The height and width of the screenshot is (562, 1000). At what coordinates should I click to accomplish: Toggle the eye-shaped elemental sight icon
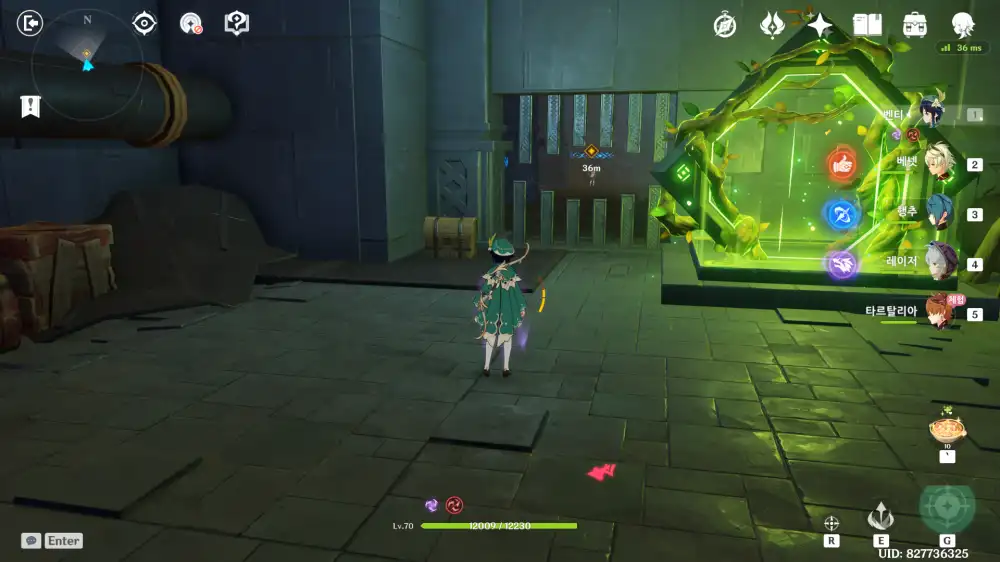[x=145, y=23]
